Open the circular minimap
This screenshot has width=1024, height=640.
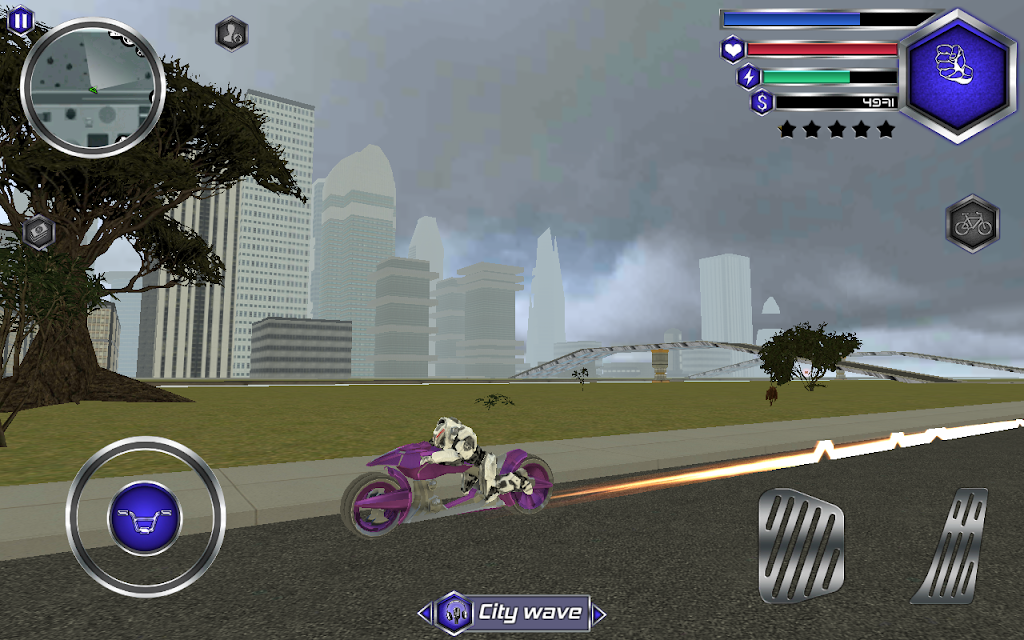92,88
